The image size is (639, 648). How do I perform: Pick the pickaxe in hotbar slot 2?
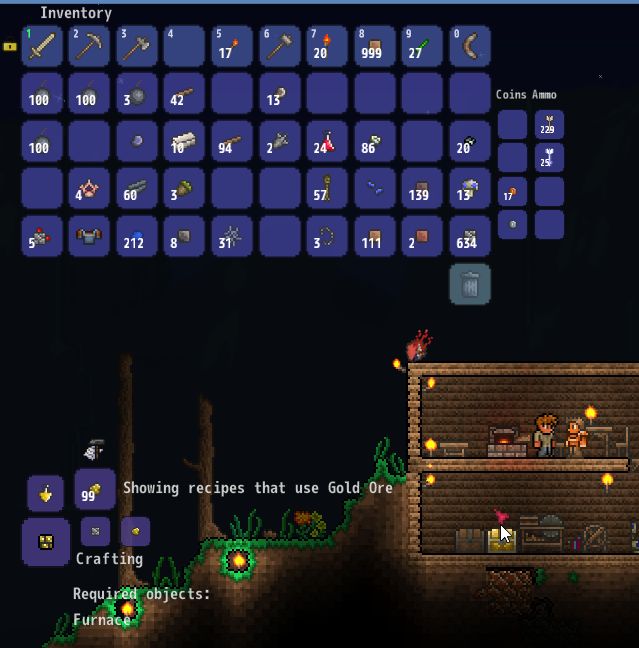pyautogui.click(x=89, y=46)
